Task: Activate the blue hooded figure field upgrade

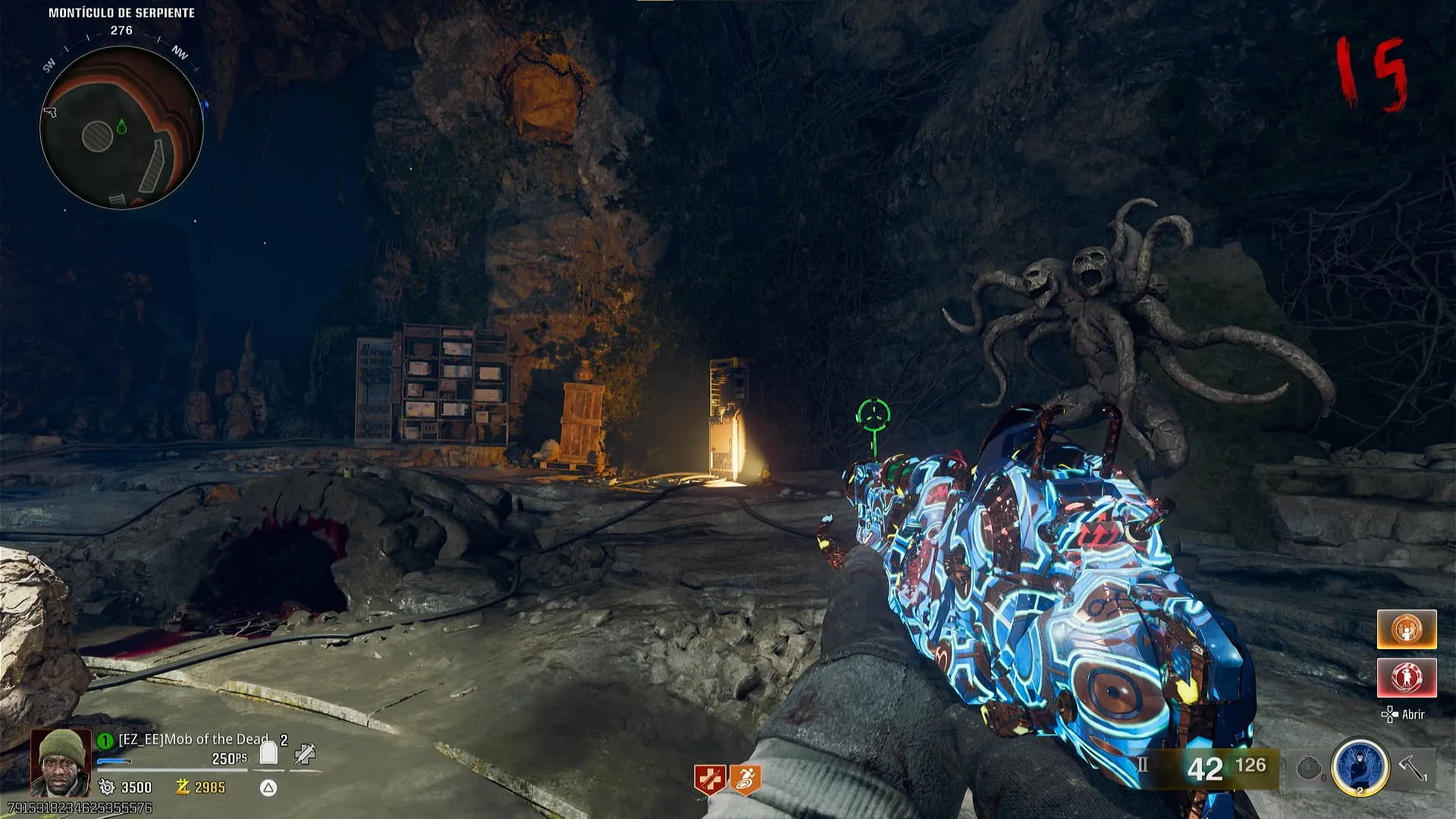Action: (x=1360, y=767)
